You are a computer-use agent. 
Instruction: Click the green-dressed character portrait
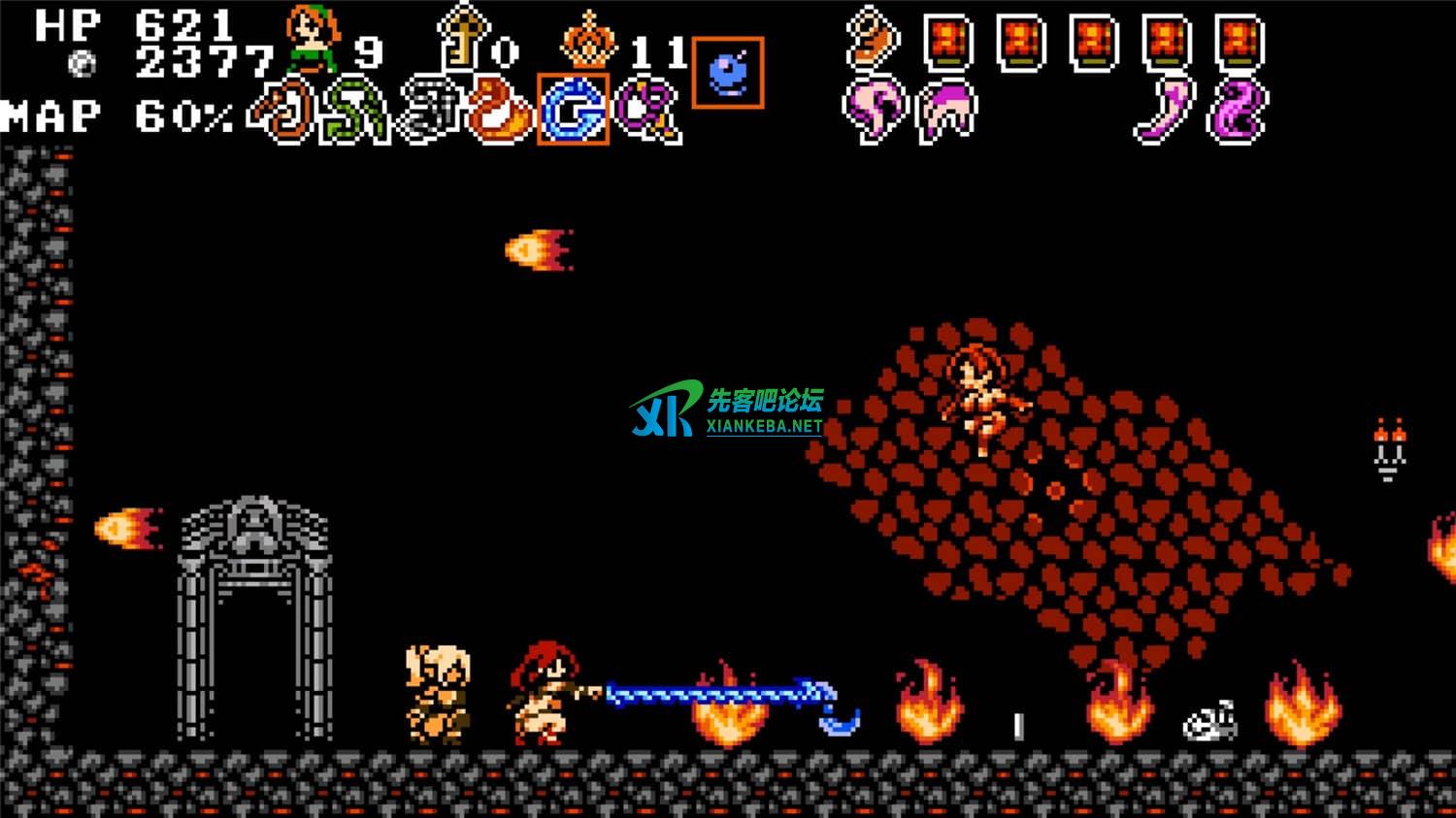pyautogui.click(x=313, y=39)
